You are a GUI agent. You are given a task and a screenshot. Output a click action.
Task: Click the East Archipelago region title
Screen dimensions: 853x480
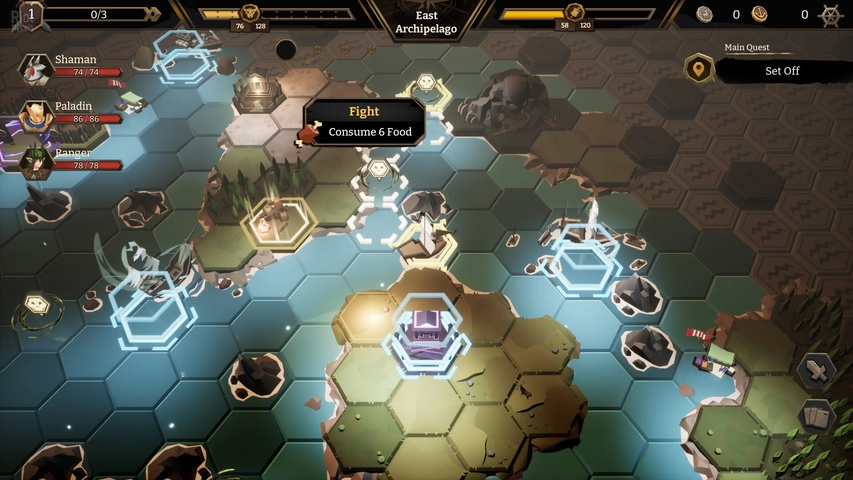426,22
